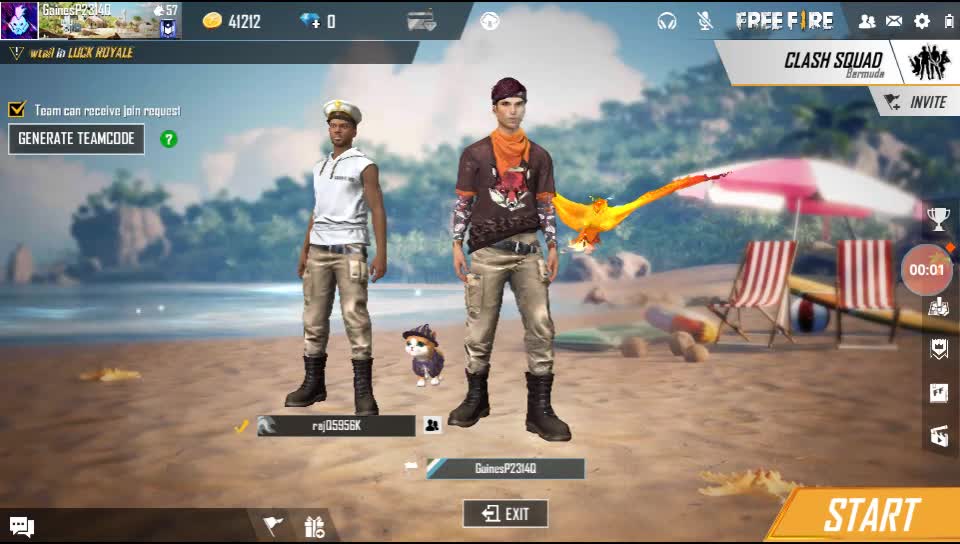Click the diamonds balance
960x544 pixels.
[x=318, y=21]
